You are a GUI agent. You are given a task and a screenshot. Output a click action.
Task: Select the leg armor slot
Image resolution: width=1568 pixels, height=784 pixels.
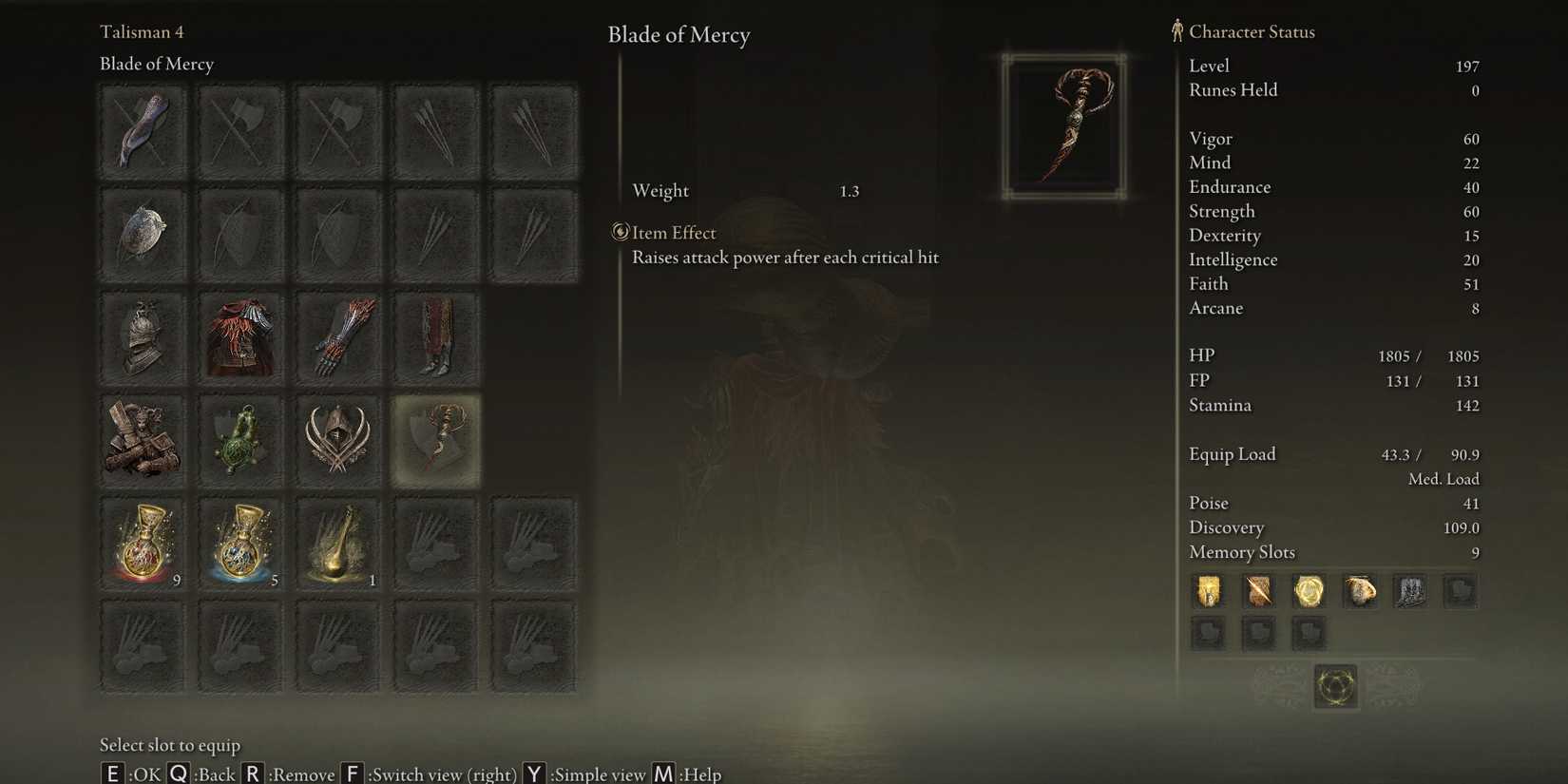point(435,337)
